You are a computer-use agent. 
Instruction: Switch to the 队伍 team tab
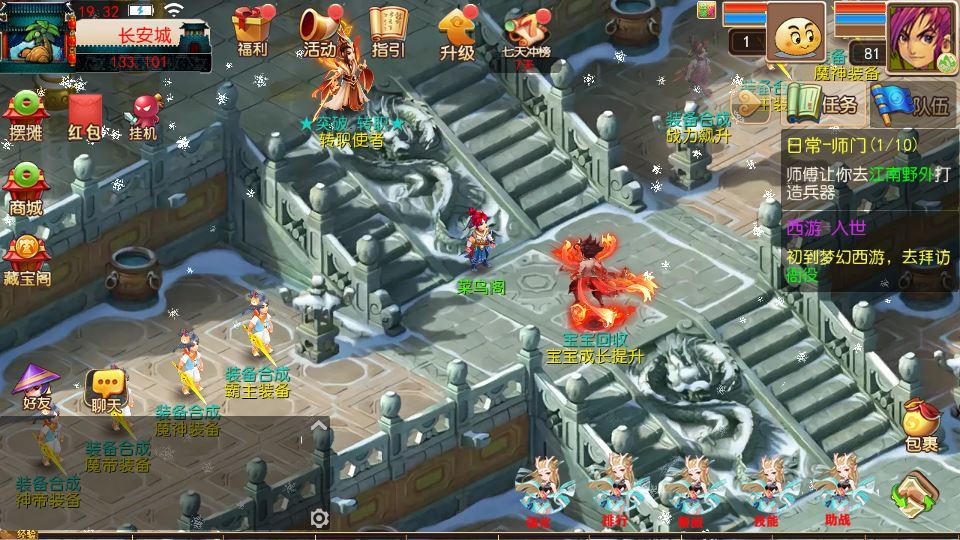click(x=911, y=103)
